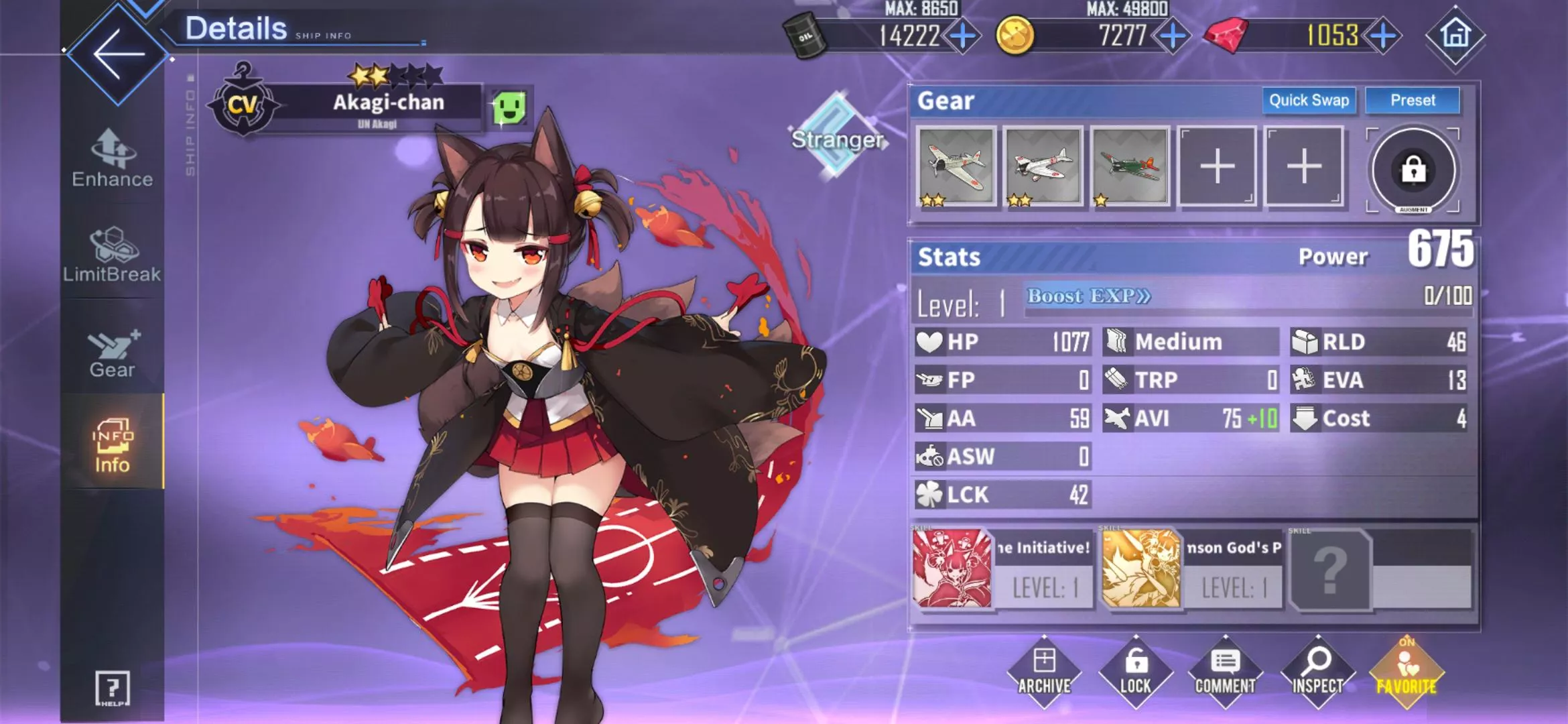Tap Boost EXP link
Screen dimensions: 1568x724
click(1089, 296)
